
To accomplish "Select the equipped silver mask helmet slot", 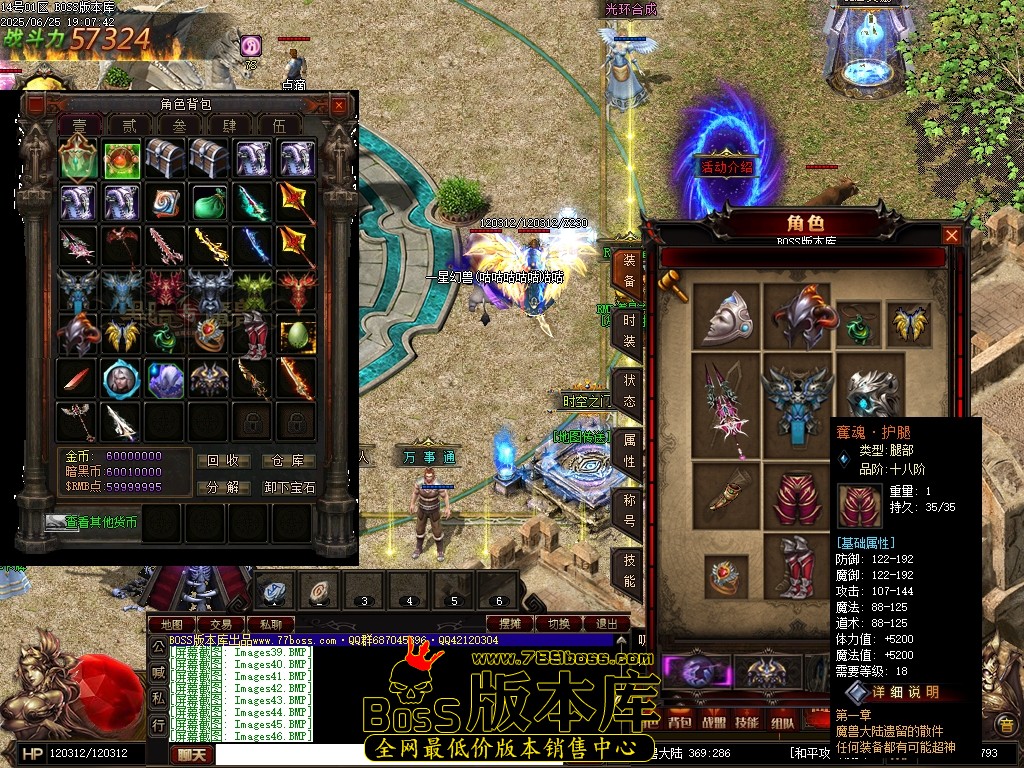I will click(x=727, y=315).
